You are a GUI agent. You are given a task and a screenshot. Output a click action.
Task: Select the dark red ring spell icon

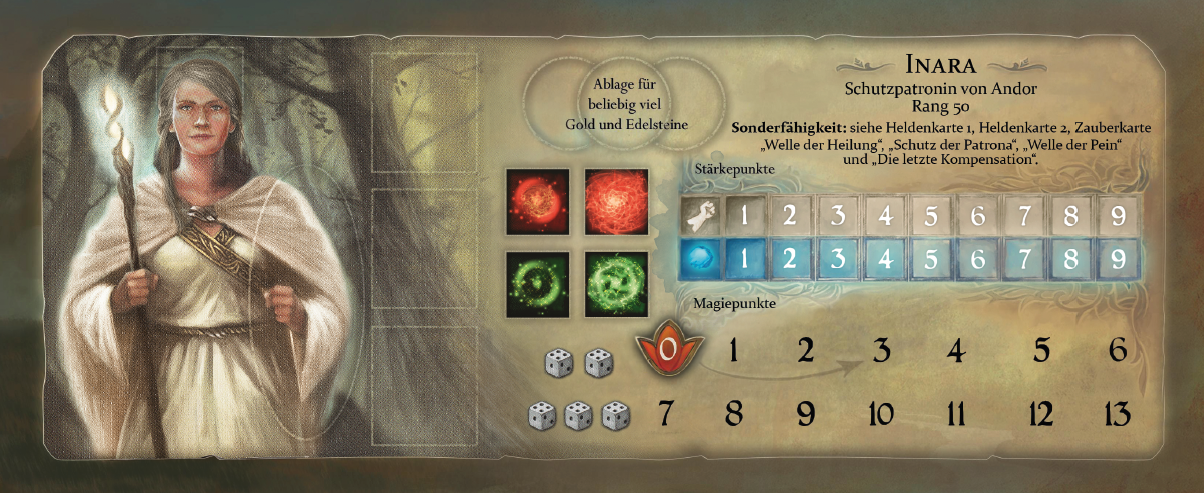point(538,201)
